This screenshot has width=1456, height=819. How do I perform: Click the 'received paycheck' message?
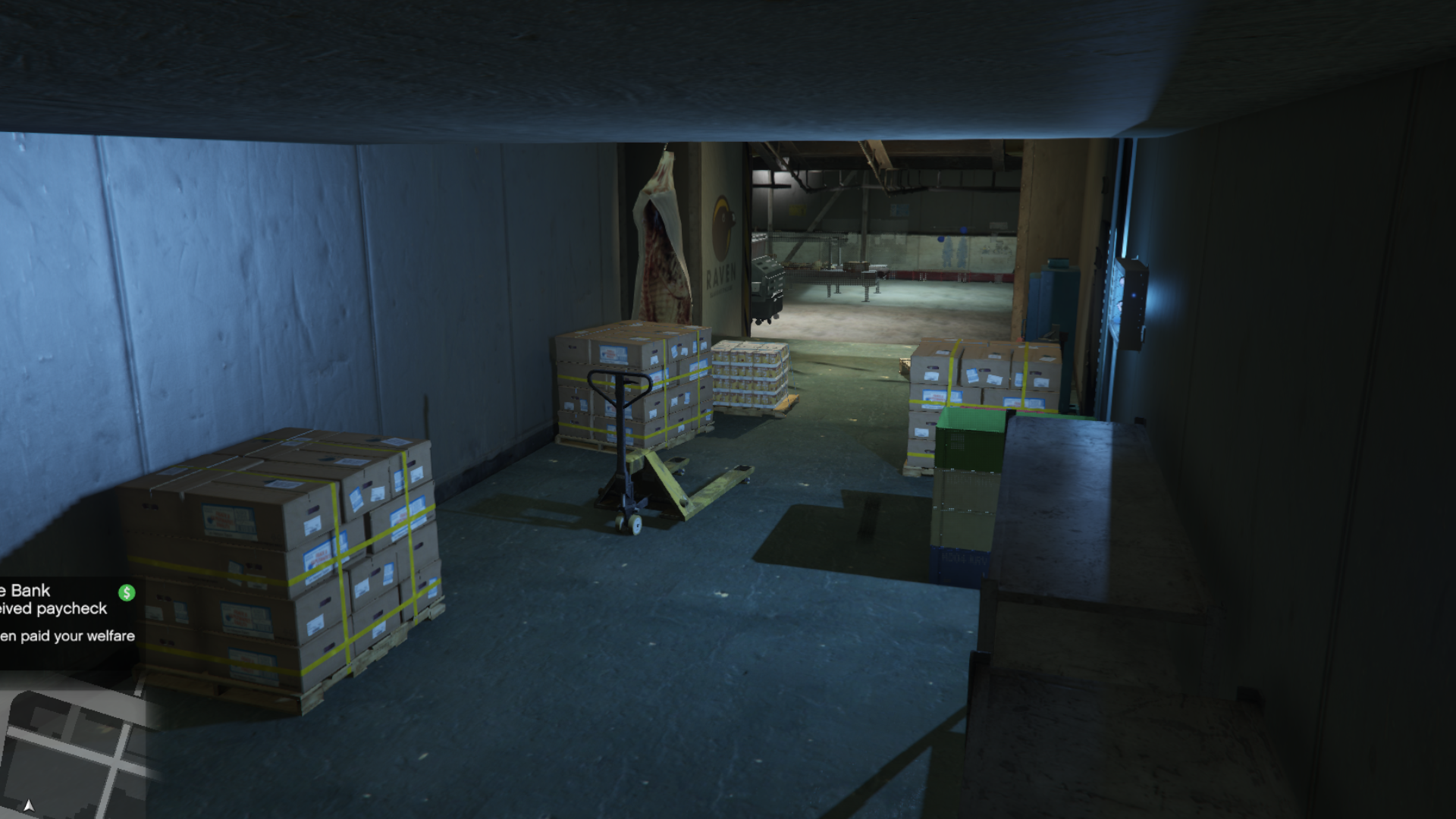click(x=53, y=608)
